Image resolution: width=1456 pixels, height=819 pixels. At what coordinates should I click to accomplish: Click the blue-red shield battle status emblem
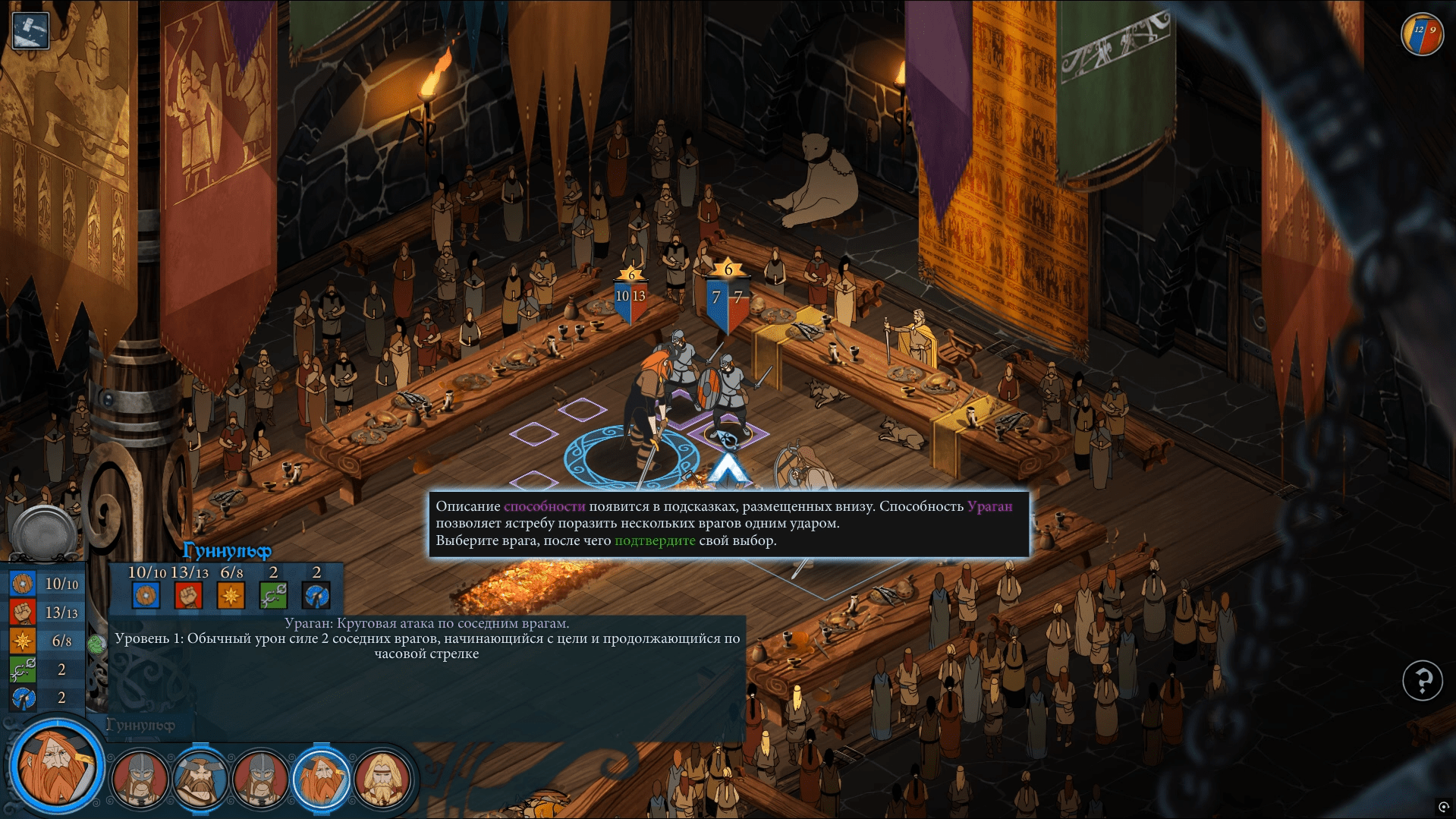1422,34
